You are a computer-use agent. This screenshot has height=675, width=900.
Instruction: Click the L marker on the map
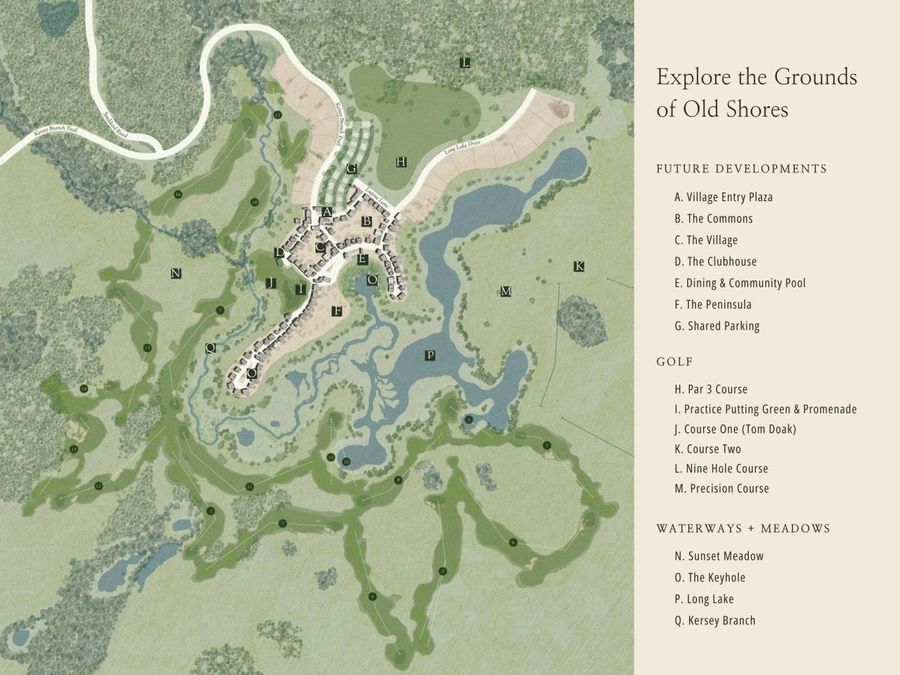point(465,62)
